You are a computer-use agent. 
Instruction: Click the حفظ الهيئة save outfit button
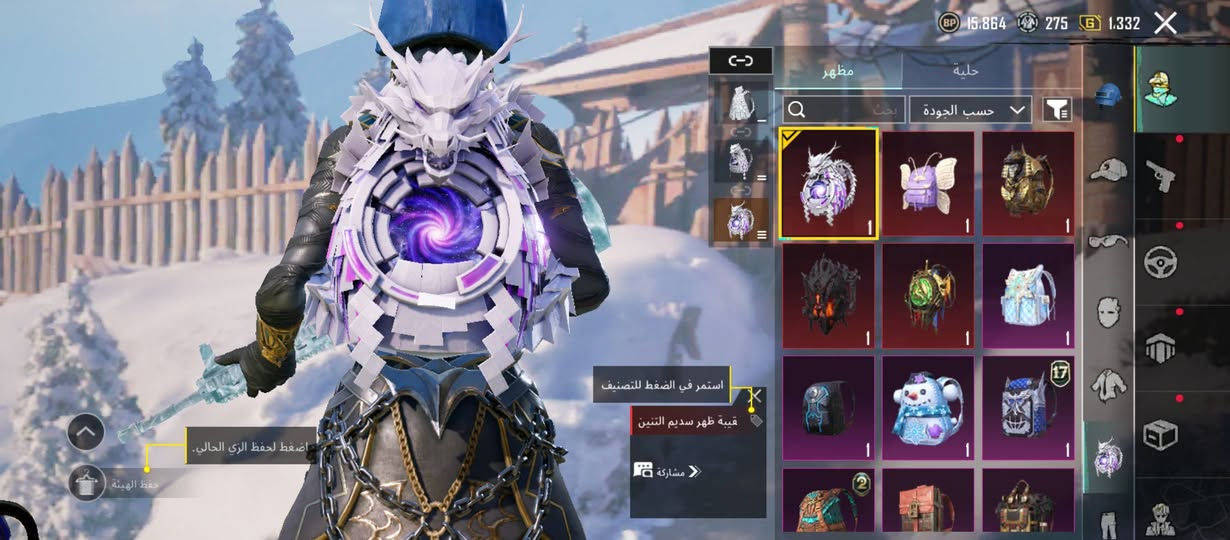tap(88, 484)
